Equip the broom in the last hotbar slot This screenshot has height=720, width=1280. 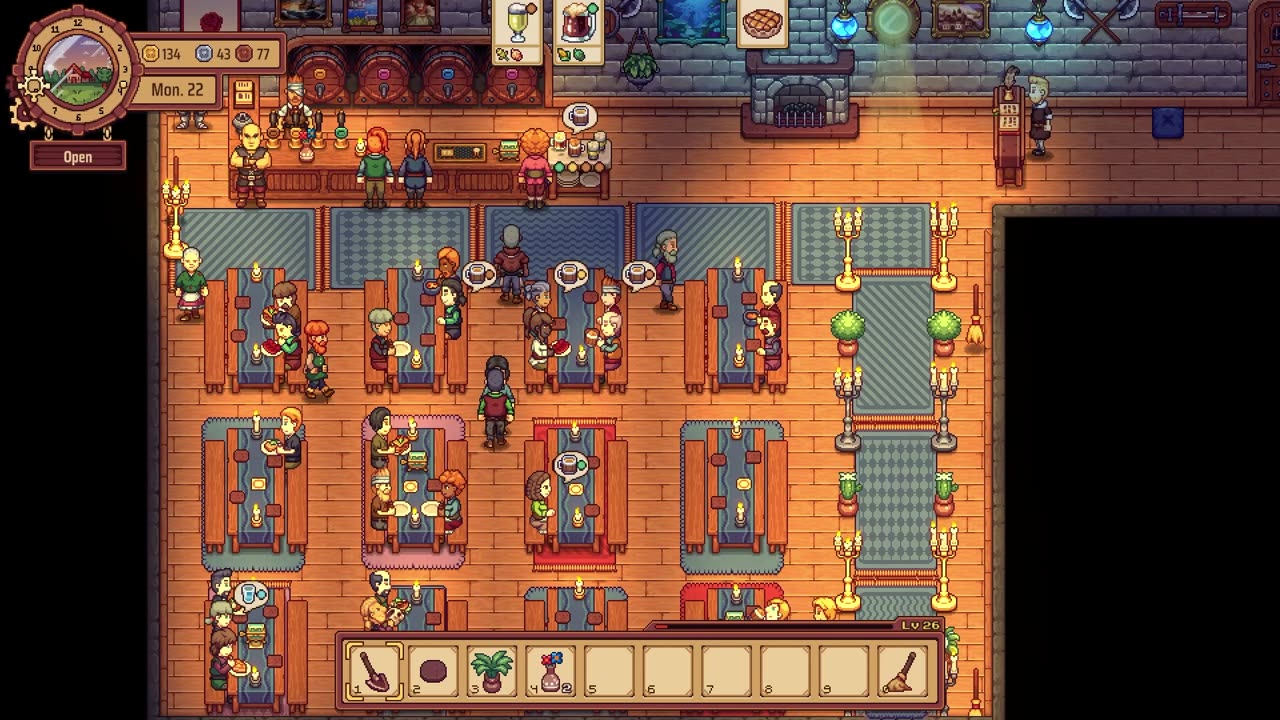click(903, 669)
